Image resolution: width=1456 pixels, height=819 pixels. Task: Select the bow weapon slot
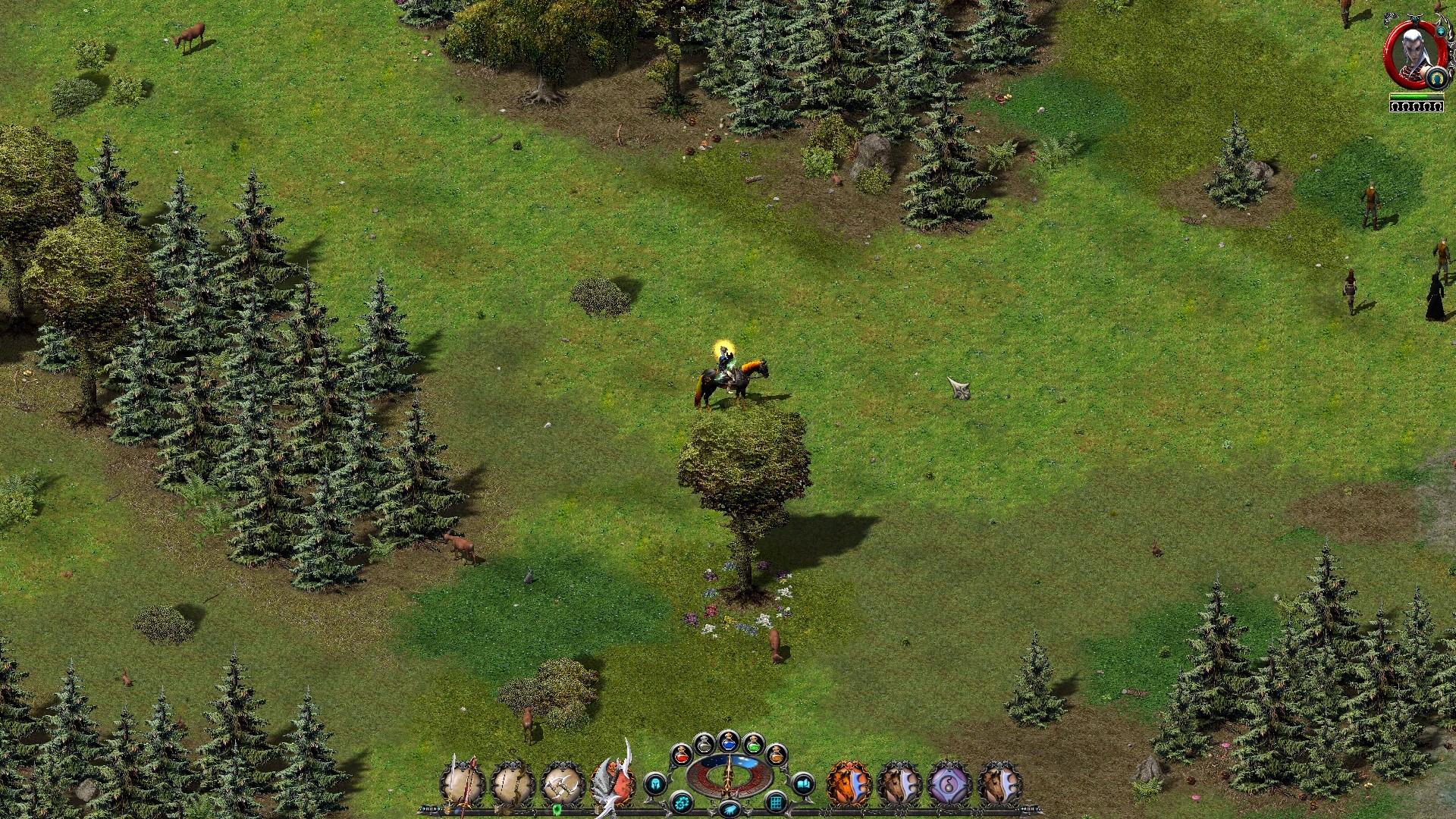point(512,784)
